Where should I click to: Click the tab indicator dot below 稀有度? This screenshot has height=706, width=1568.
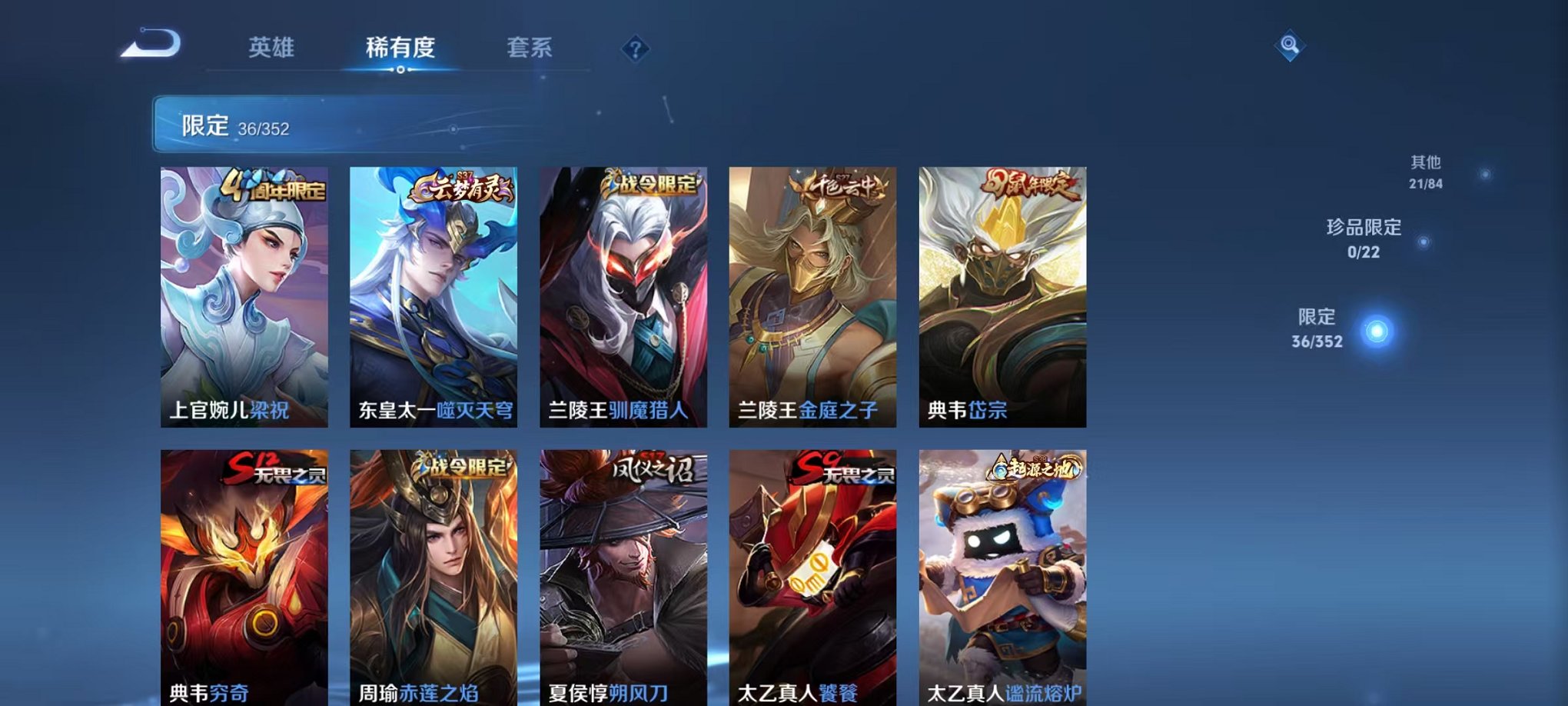coord(399,71)
